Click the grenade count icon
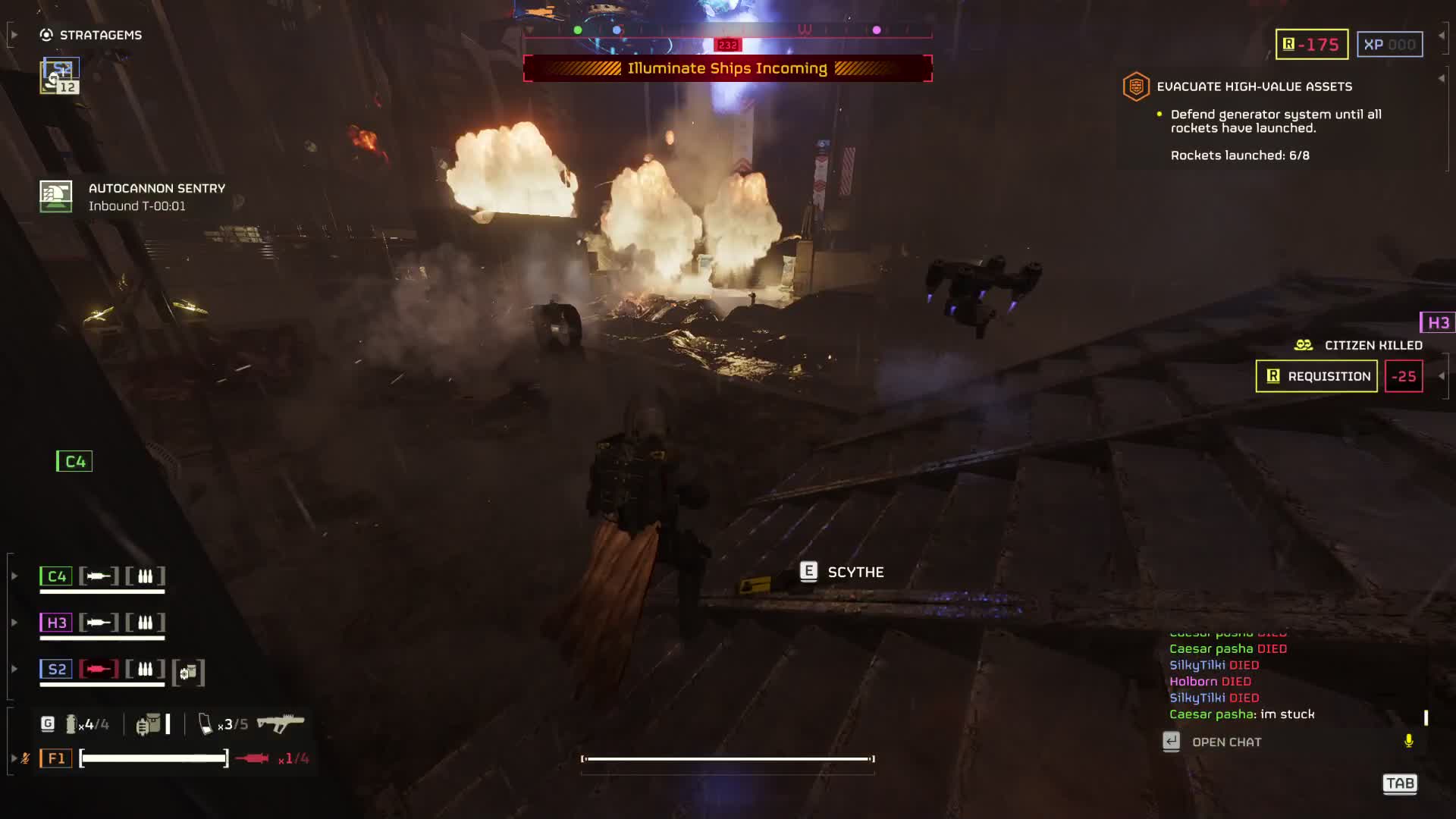The height and width of the screenshot is (819, 1456). 72,724
